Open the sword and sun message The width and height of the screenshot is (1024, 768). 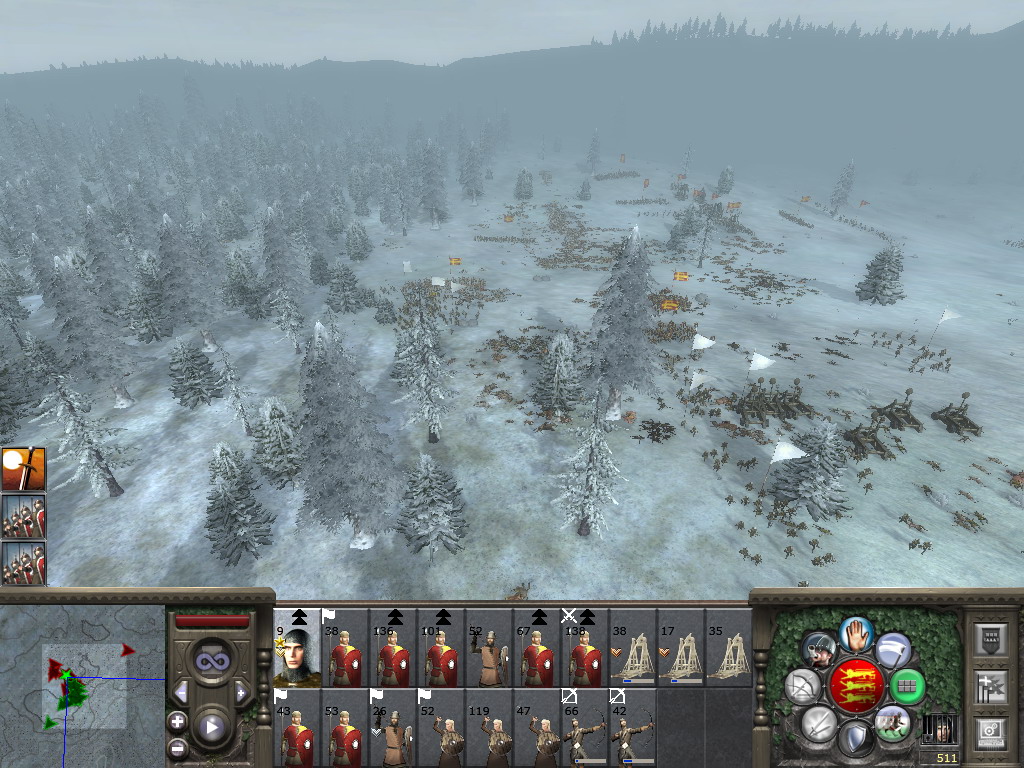(22, 469)
